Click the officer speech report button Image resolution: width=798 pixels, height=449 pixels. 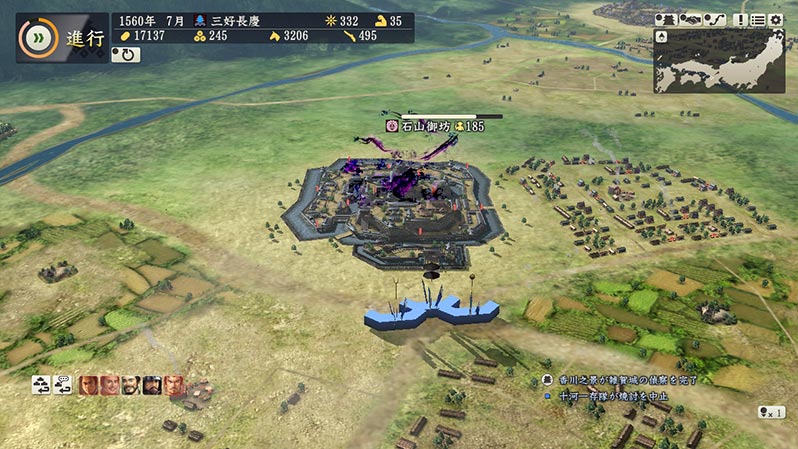tap(64, 384)
